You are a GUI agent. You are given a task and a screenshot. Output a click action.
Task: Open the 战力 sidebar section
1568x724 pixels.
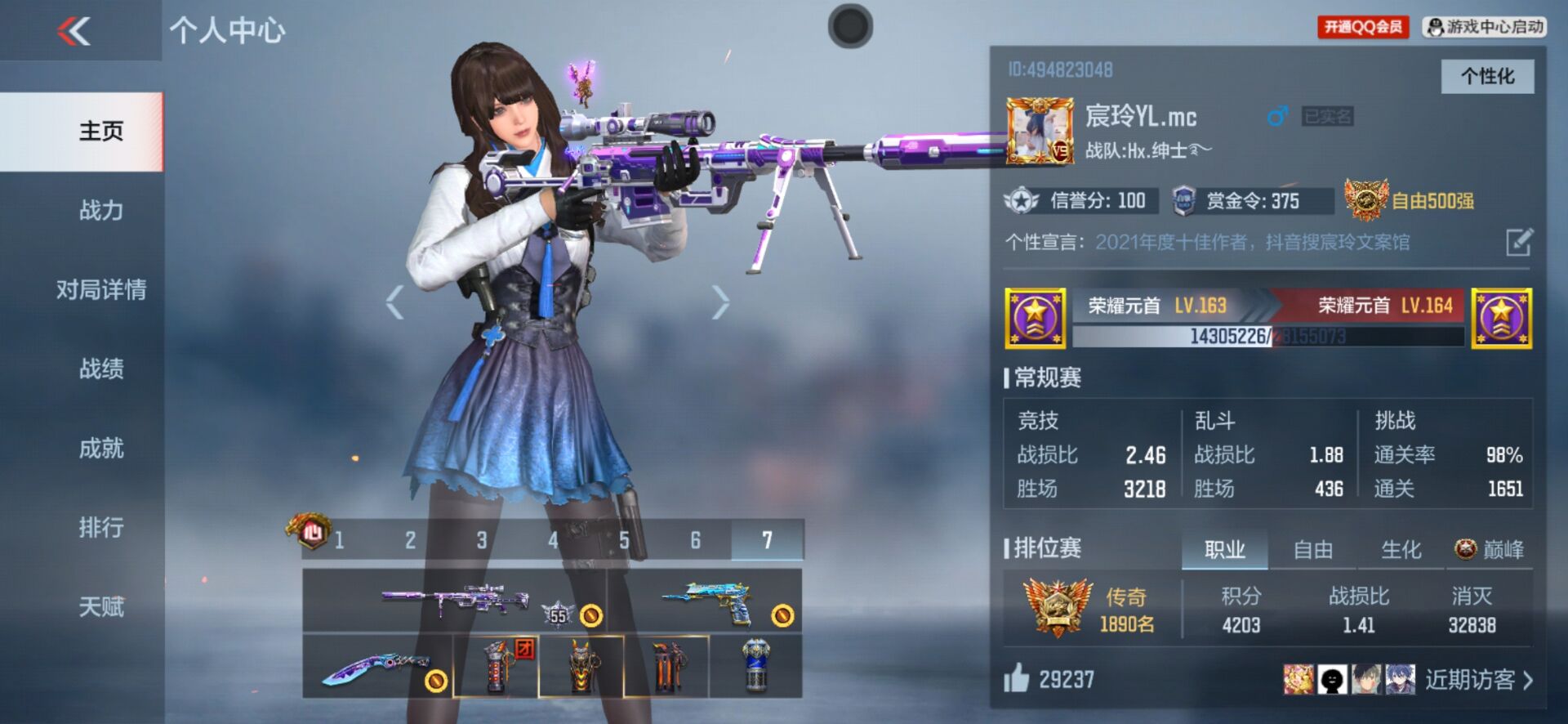pos(101,211)
